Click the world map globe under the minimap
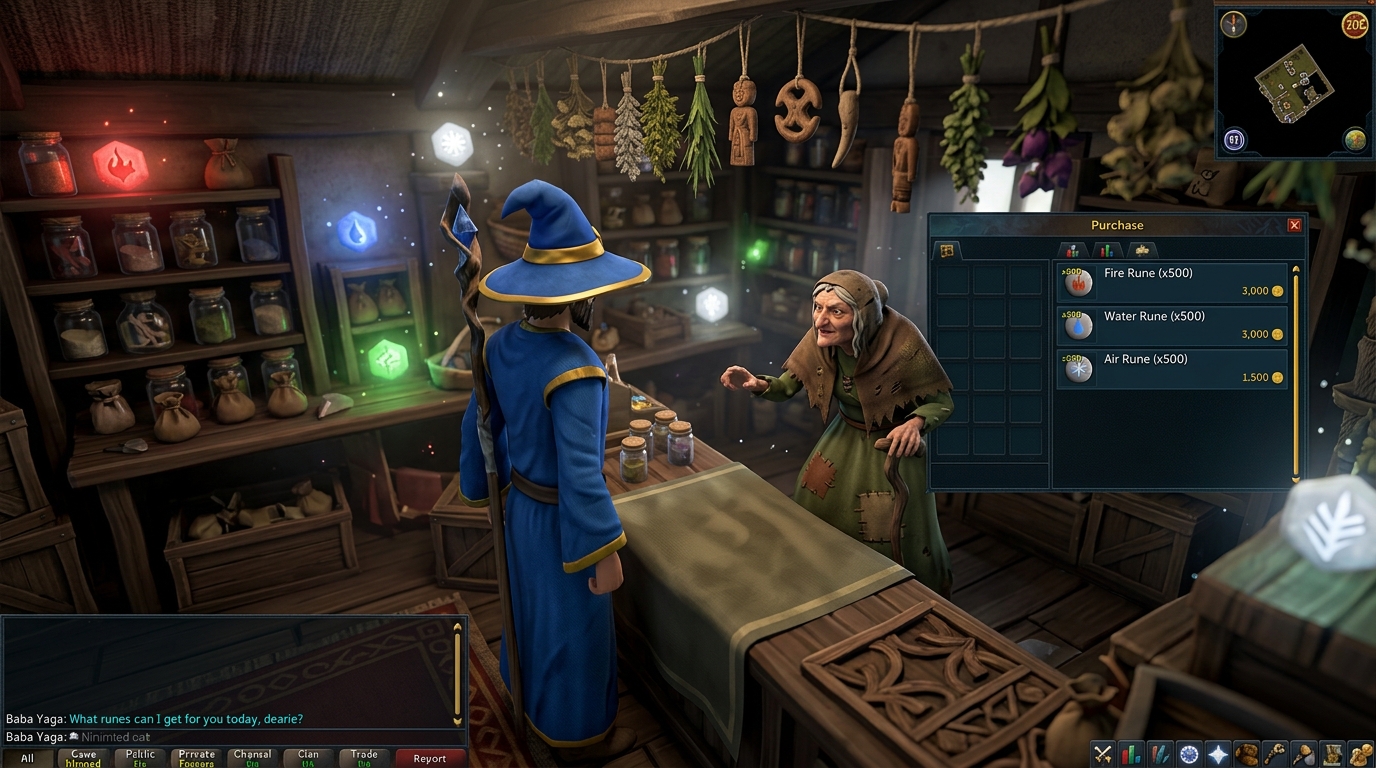Viewport: 1376px width, 768px height. tap(1357, 140)
